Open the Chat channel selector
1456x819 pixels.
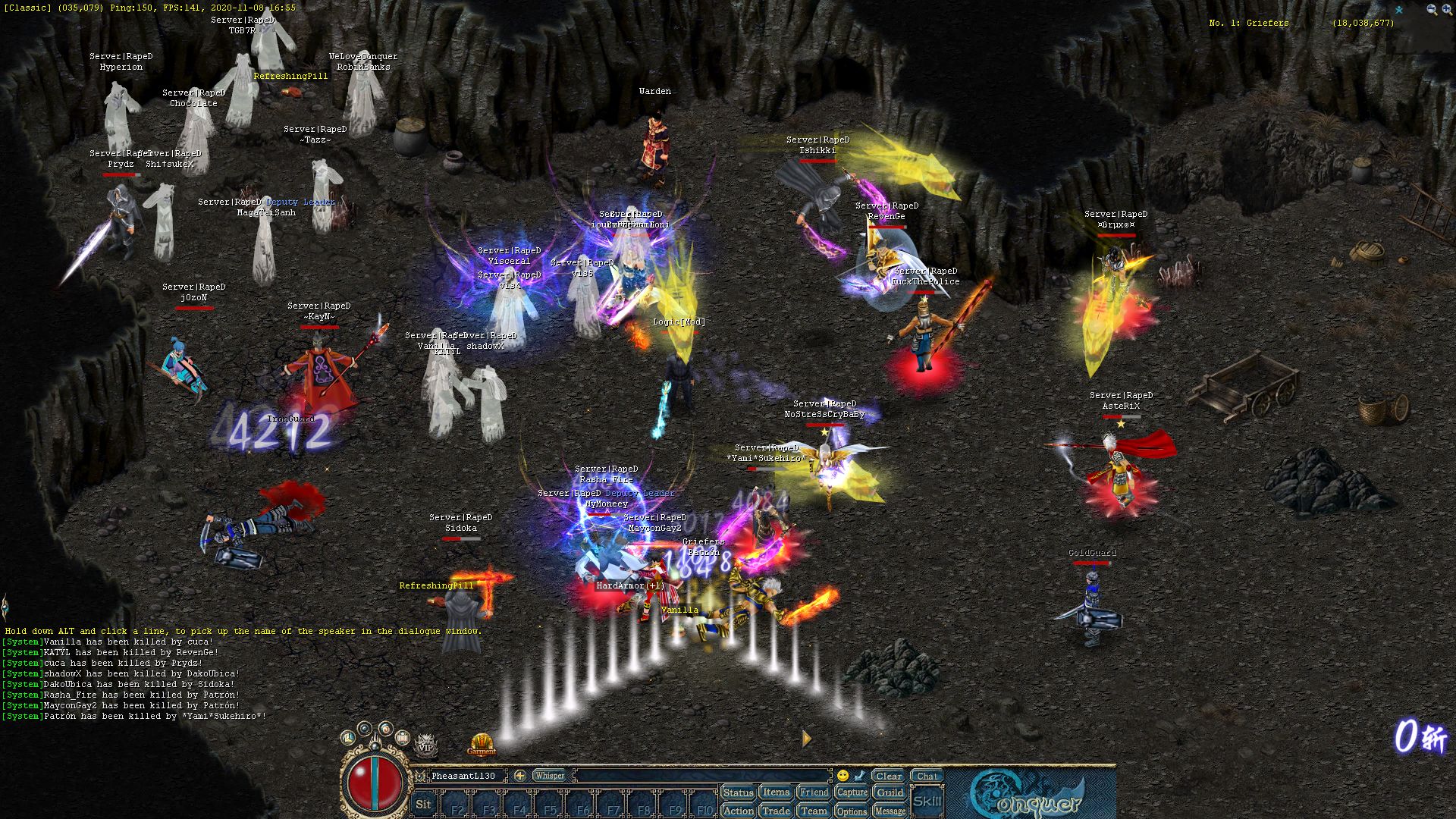927,776
